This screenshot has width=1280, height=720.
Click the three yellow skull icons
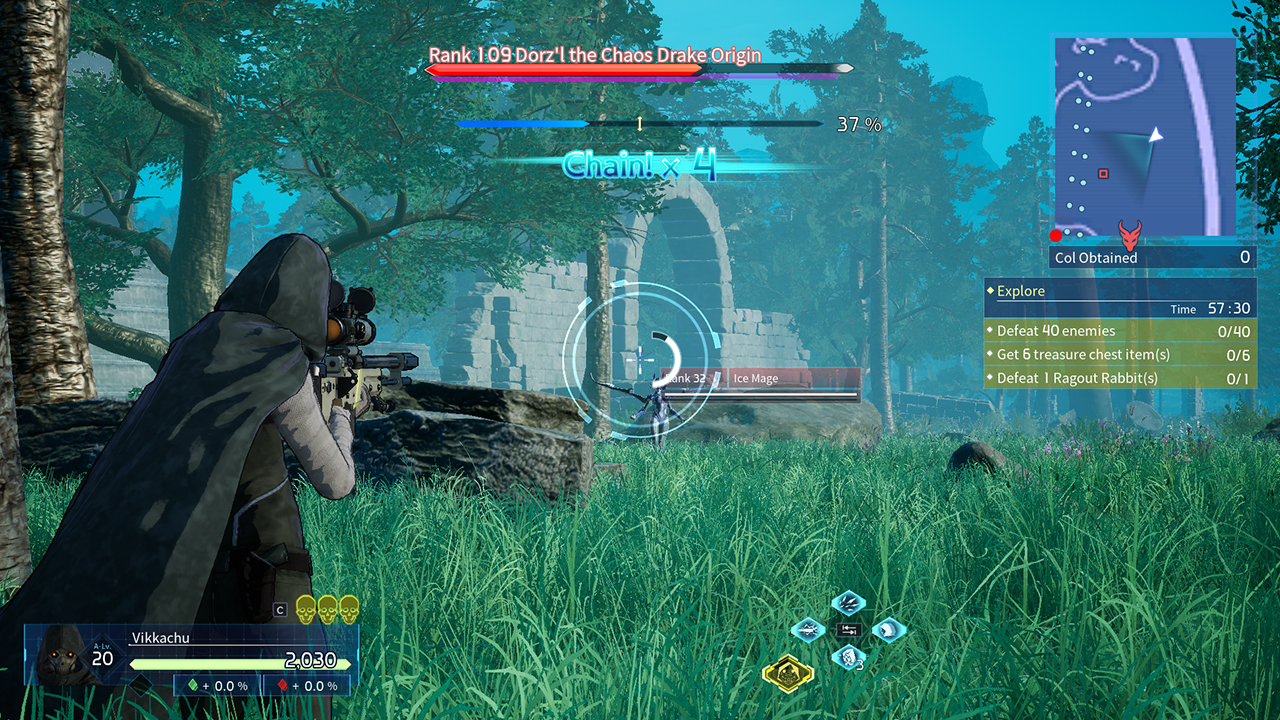click(x=327, y=608)
